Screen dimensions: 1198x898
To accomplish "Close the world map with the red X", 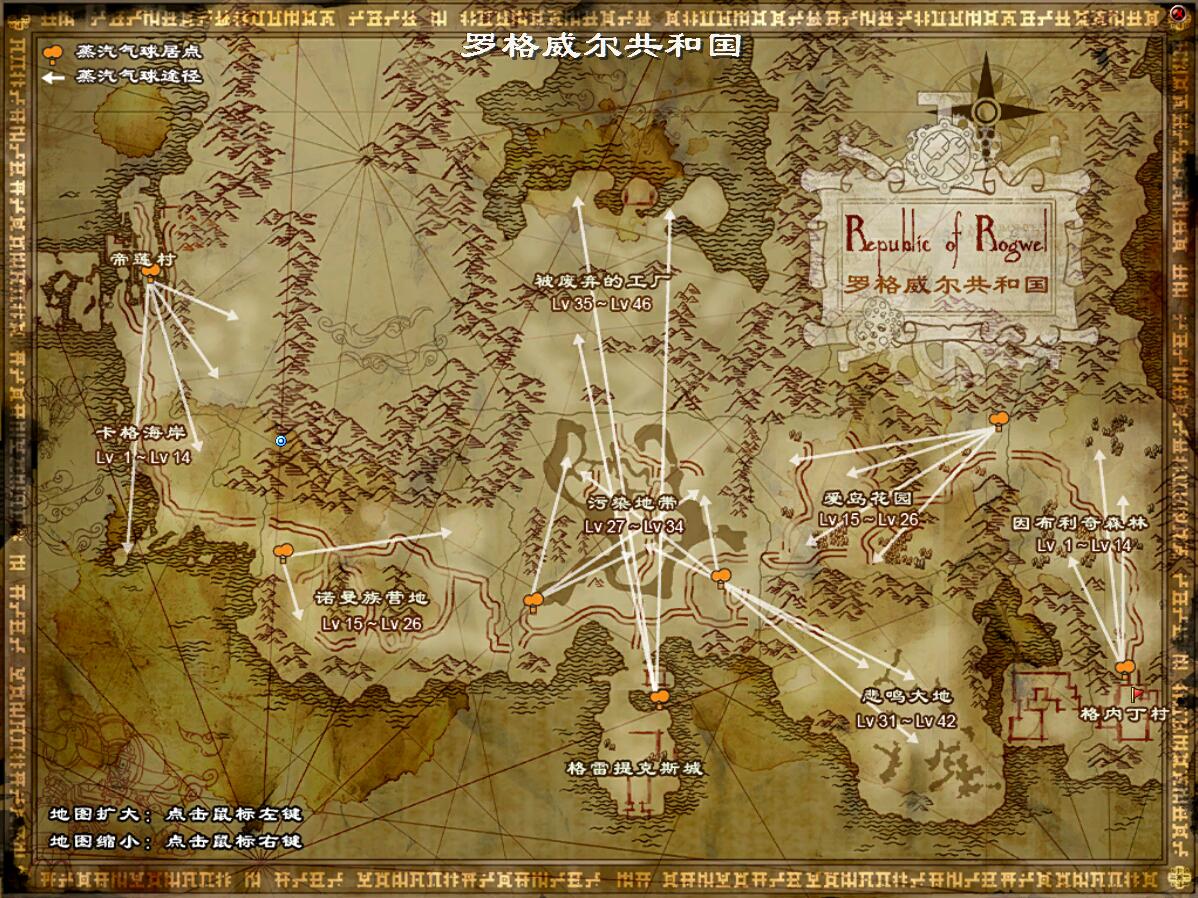I will click(x=1177, y=13).
